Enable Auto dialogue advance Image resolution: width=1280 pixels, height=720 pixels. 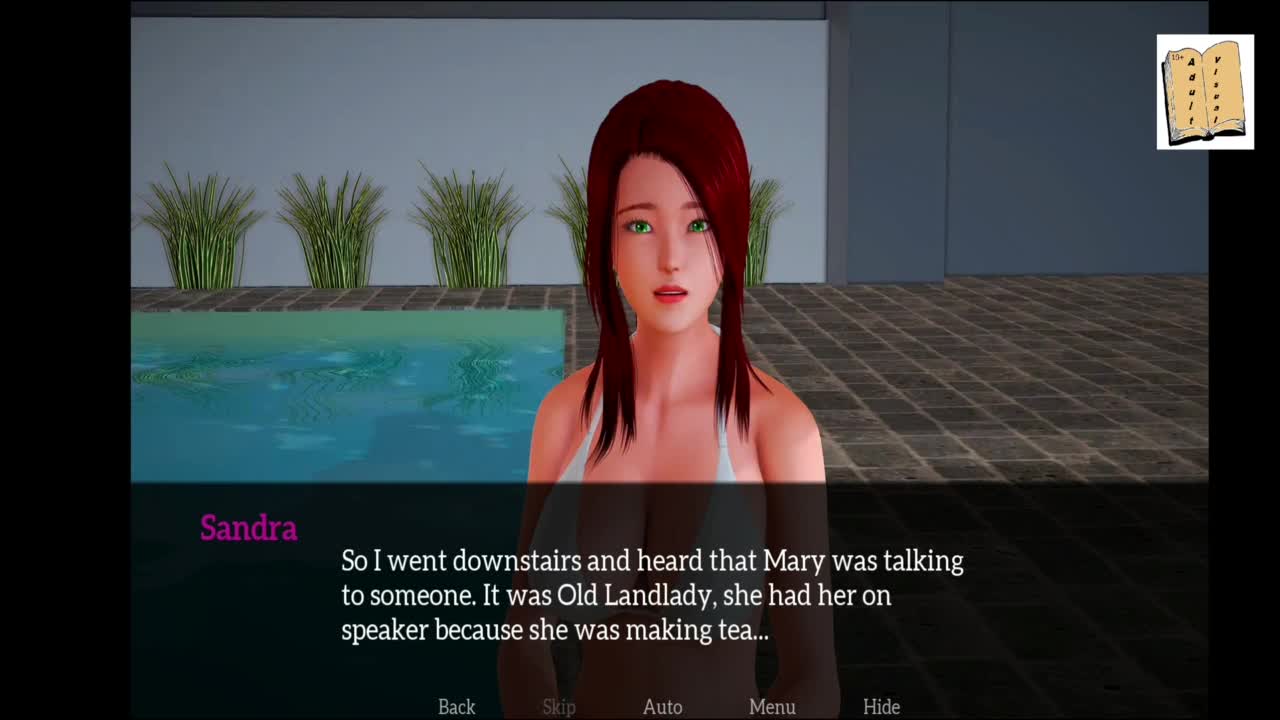662,707
